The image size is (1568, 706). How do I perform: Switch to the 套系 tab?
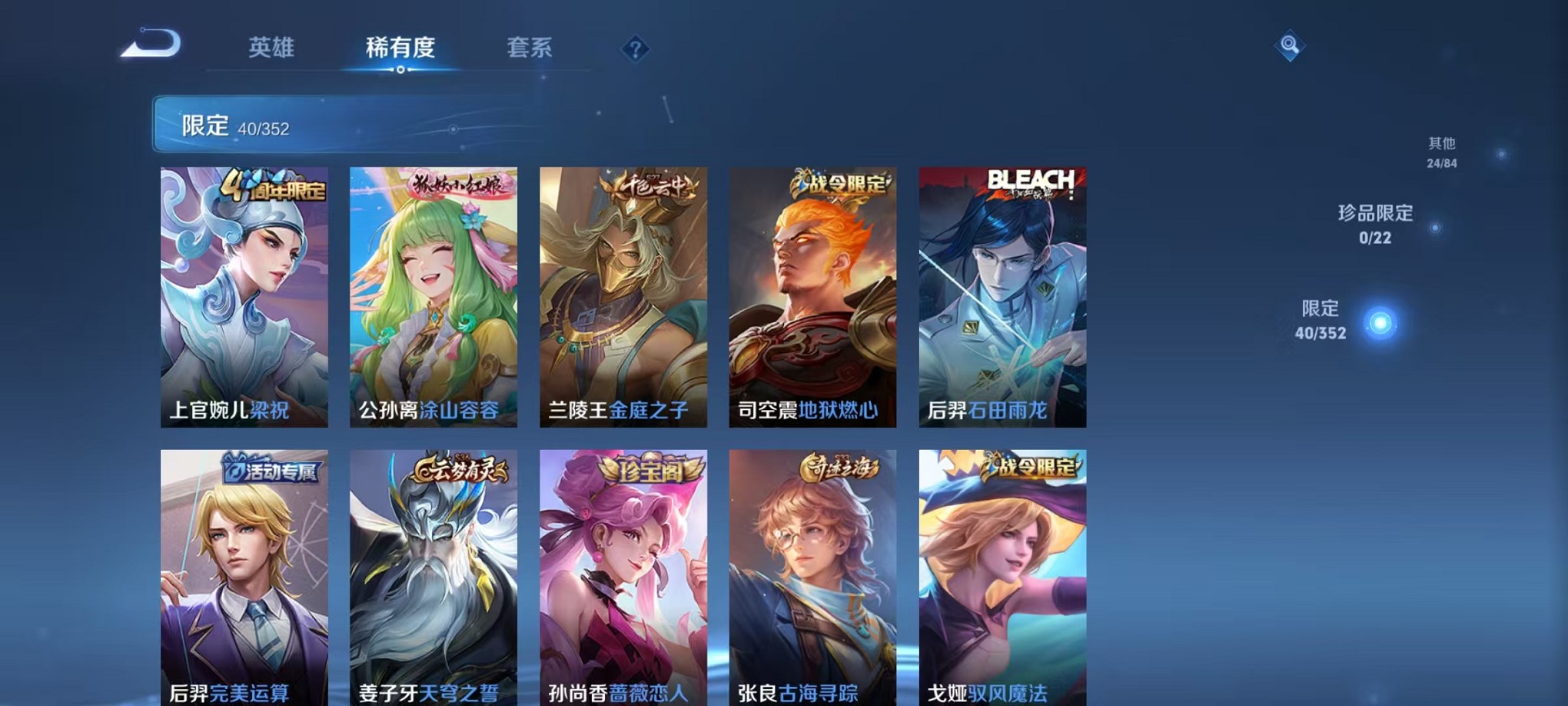click(x=532, y=48)
